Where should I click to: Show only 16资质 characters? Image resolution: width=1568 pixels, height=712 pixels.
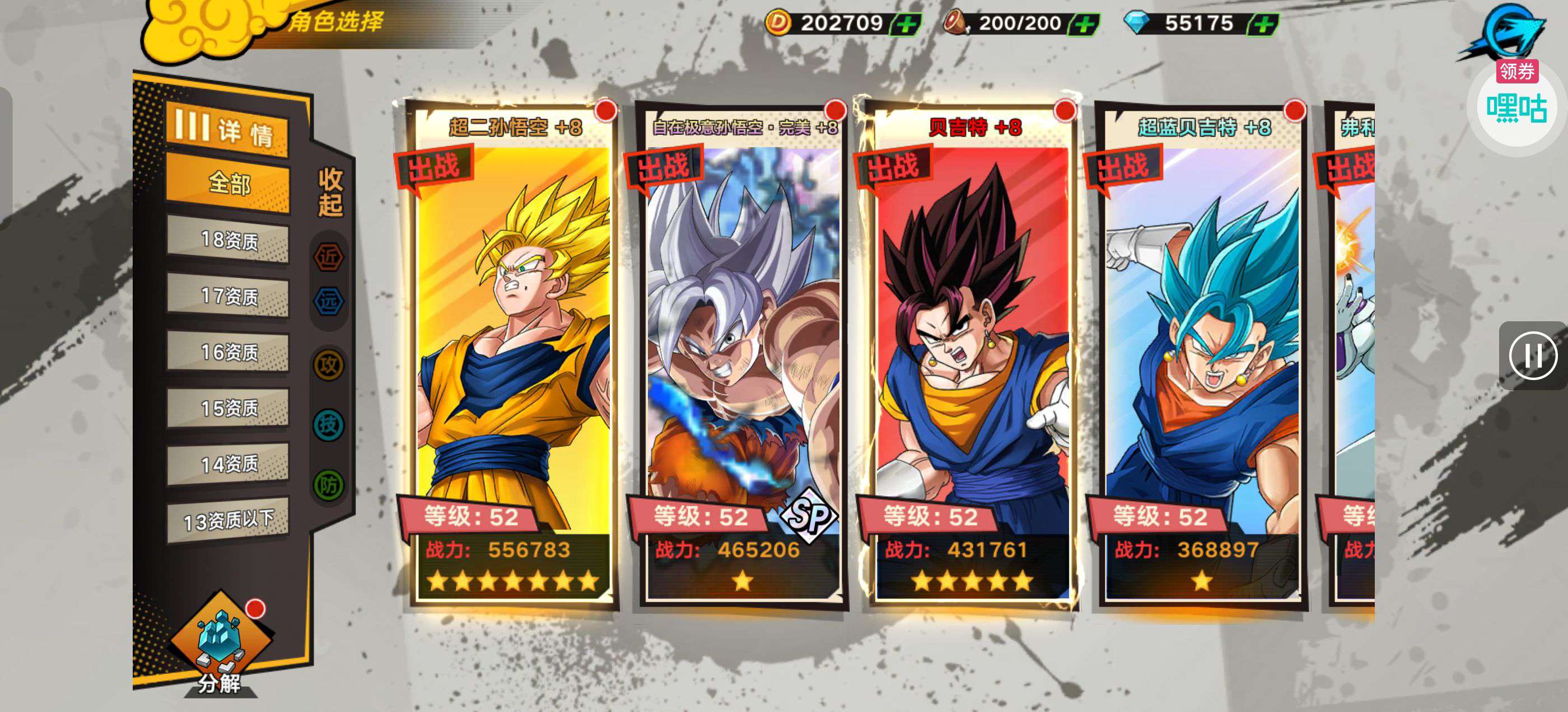click(x=228, y=352)
